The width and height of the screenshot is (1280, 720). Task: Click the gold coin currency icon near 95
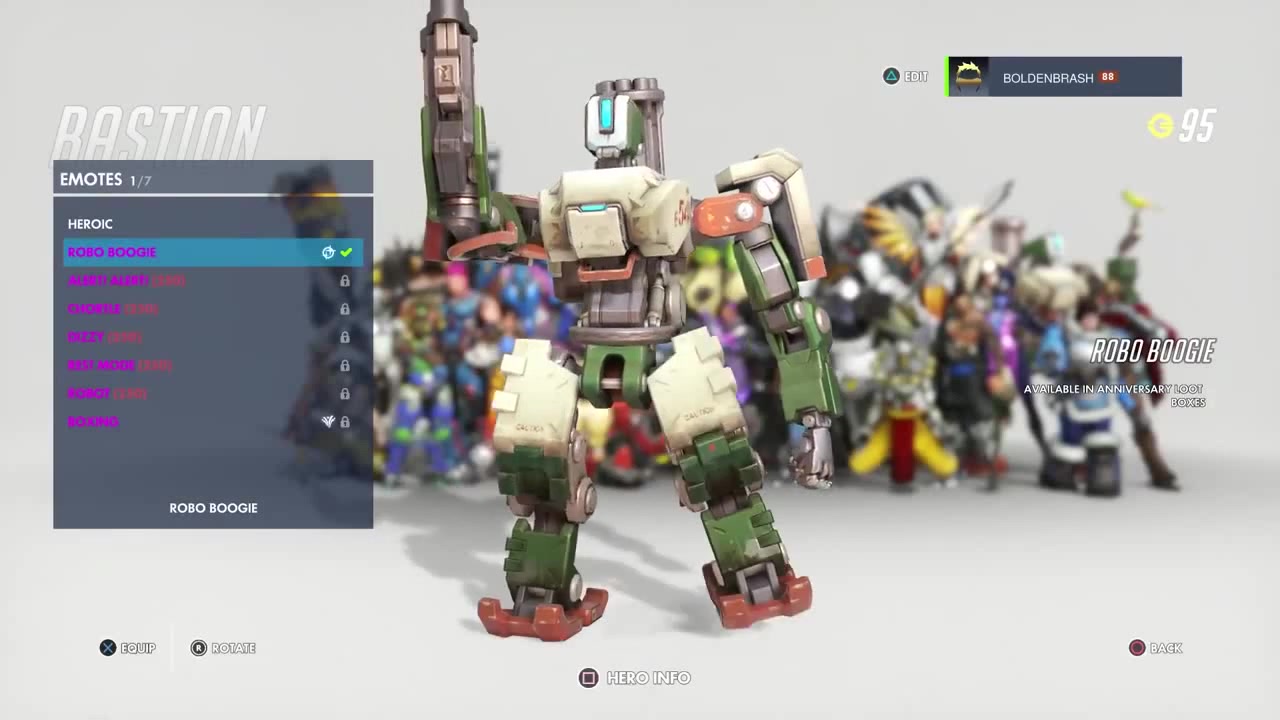(1159, 127)
